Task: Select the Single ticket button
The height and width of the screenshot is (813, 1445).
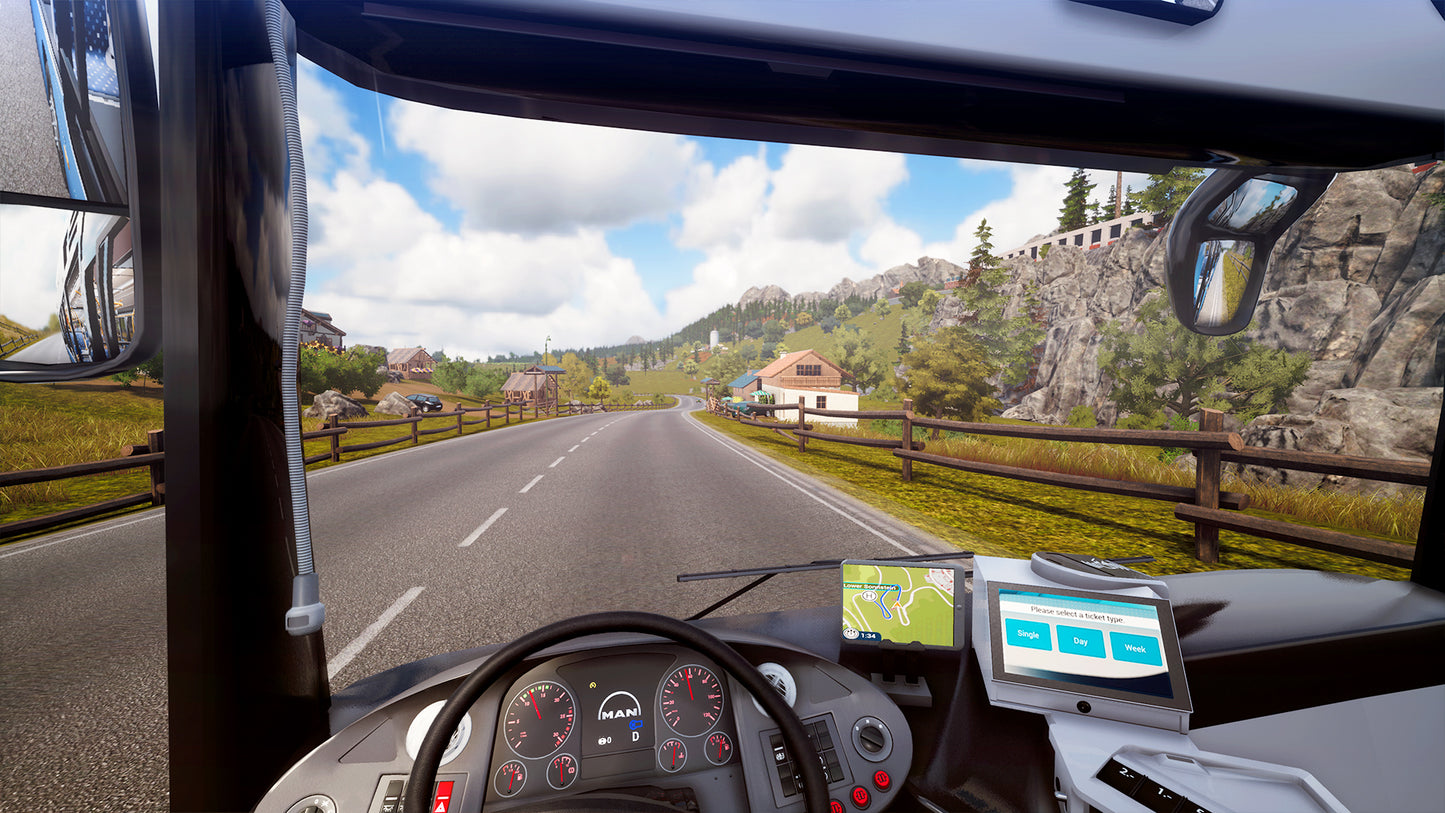Action: click(x=1028, y=634)
